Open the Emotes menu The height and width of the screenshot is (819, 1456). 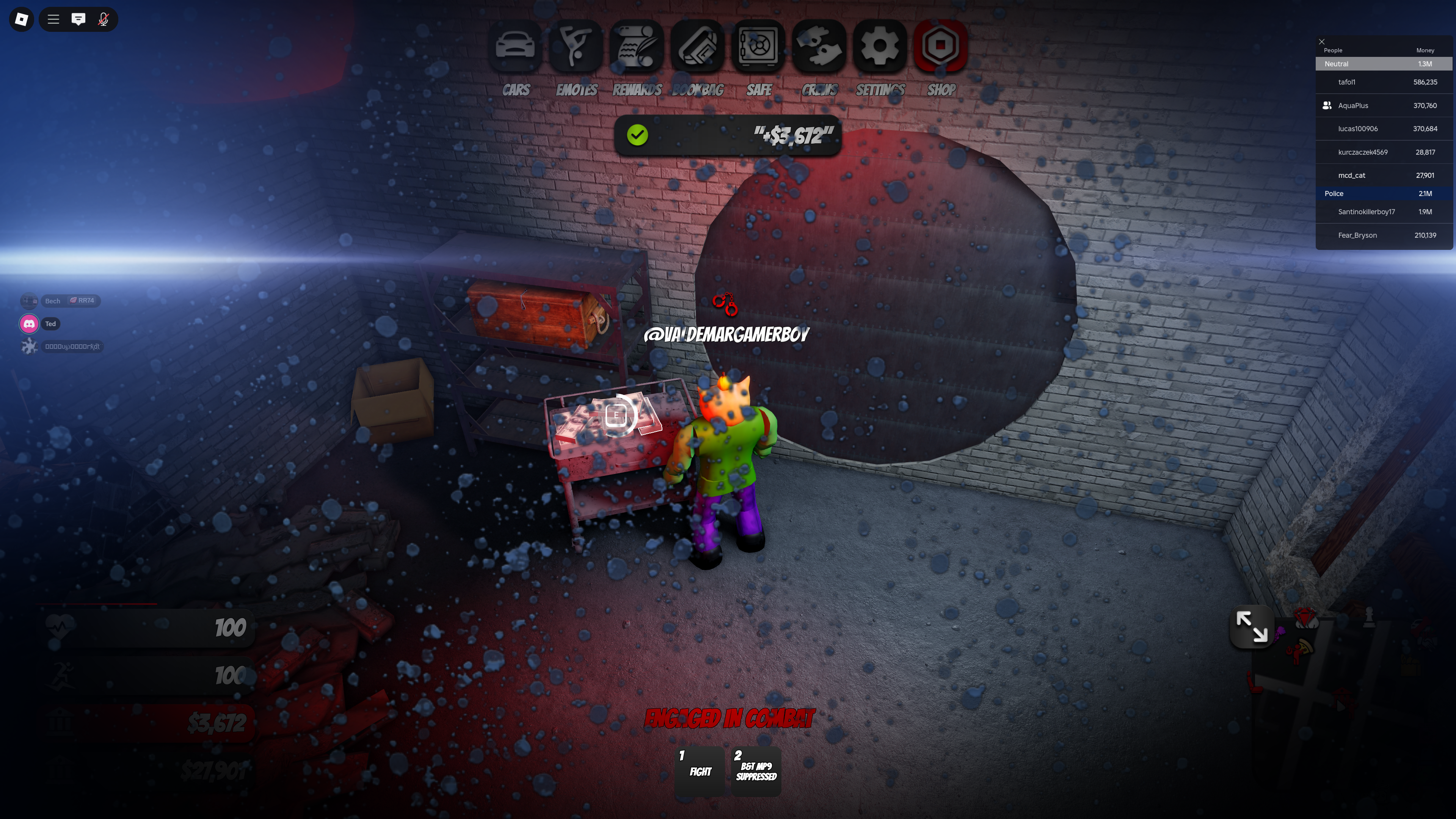[x=576, y=46]
